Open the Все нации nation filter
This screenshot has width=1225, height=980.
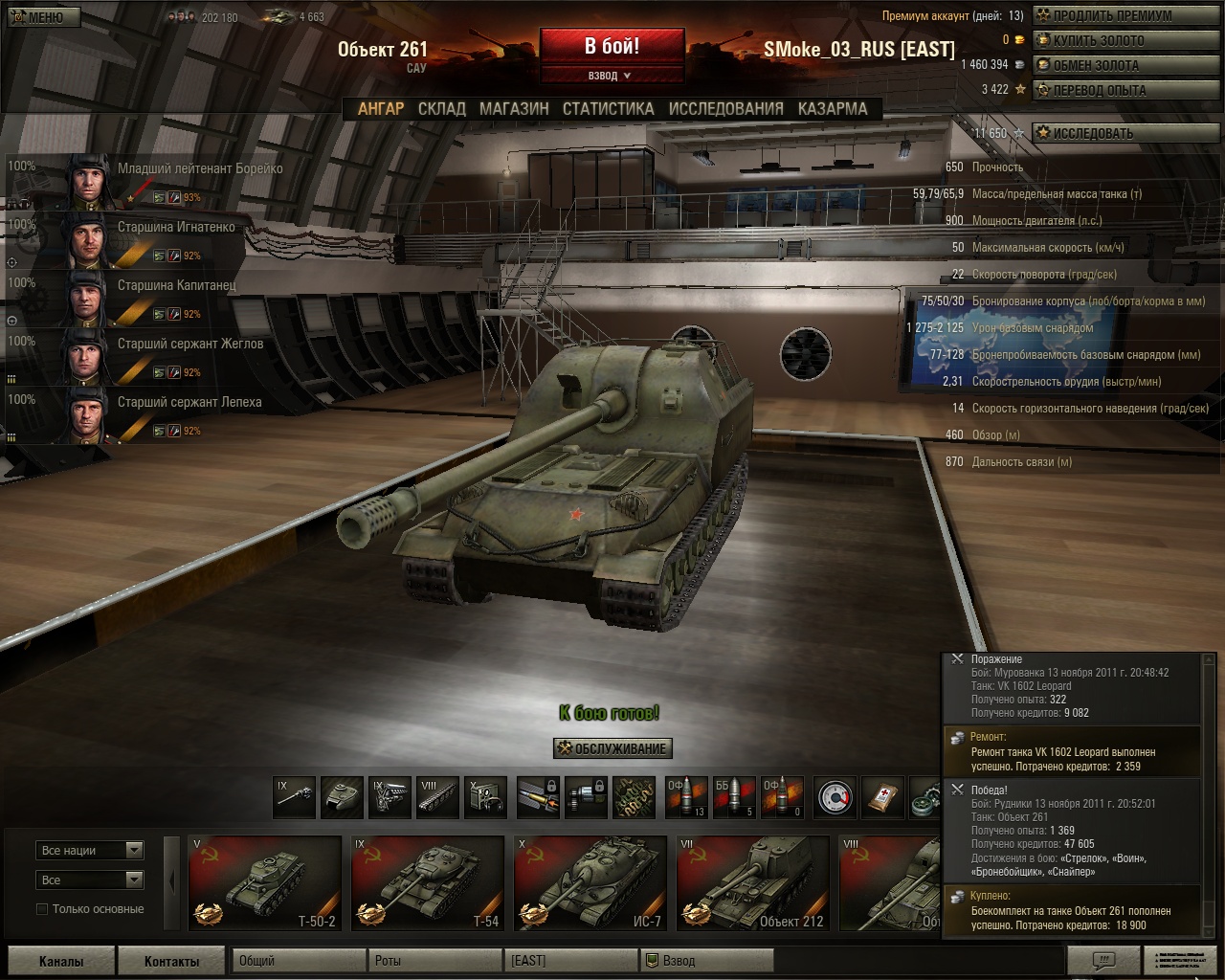(91, 850)
